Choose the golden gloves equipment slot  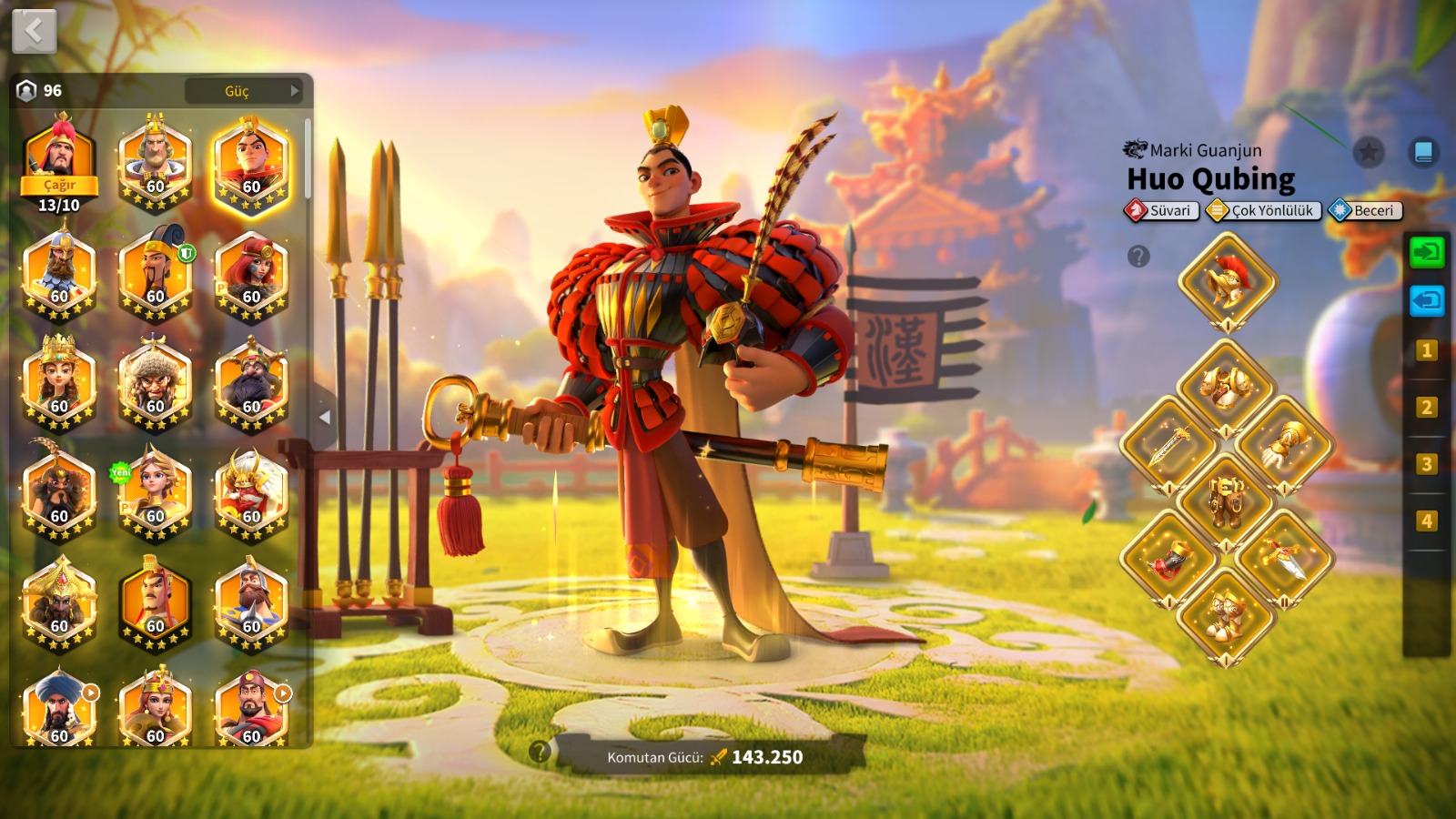tap(1285, 445)
